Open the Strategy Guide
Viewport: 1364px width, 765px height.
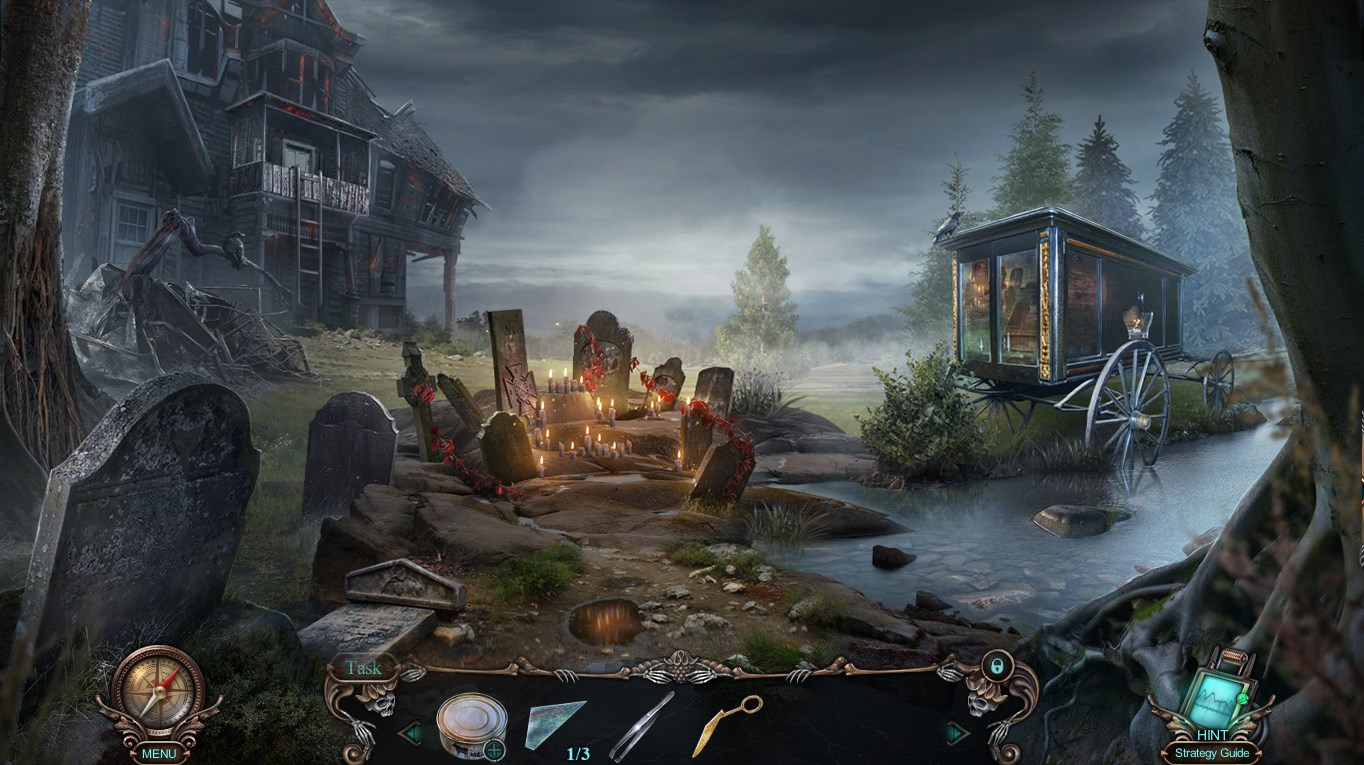1211,753
